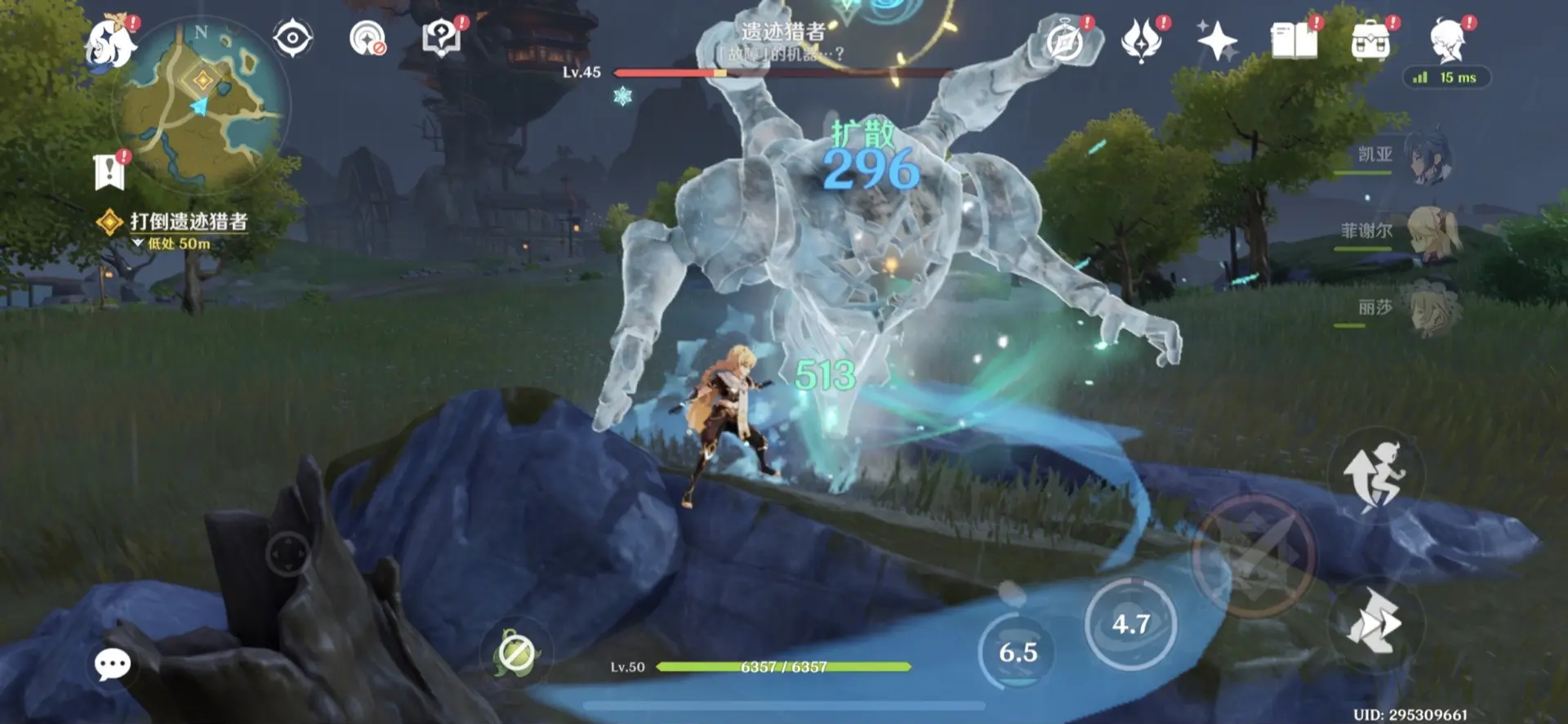Screen dimensions: 1568x724
Task: Tap the crossed-swords attack button
Action: [x=1253, y=557]
